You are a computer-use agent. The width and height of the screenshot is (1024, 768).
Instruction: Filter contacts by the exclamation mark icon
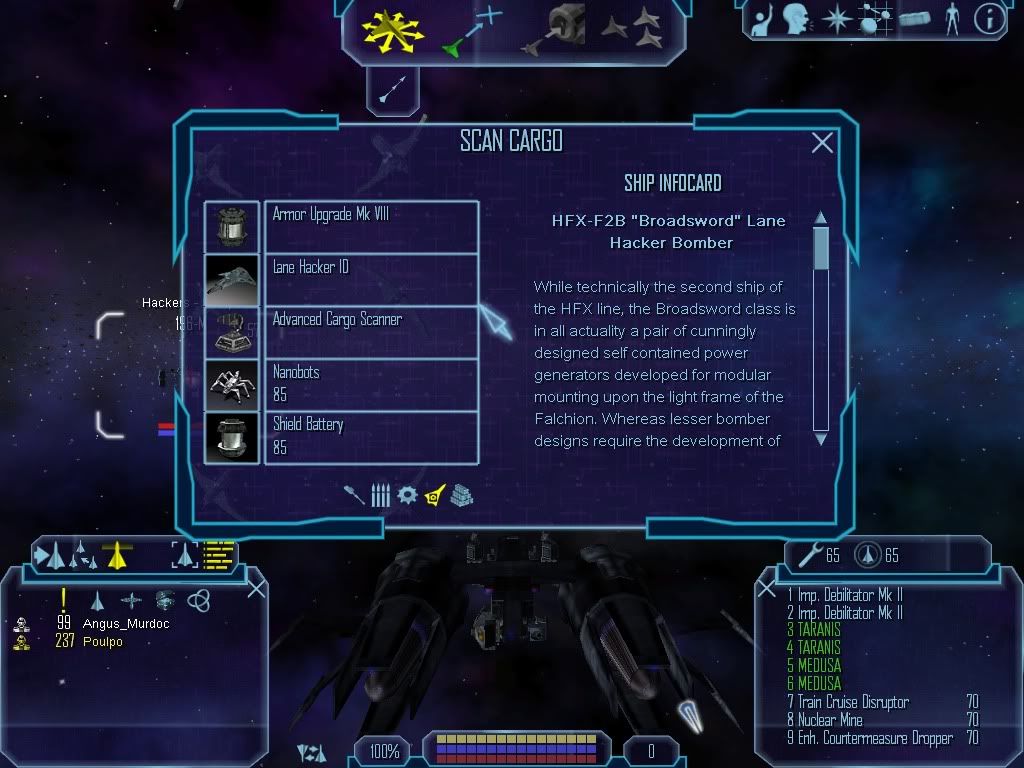[64, 600]
